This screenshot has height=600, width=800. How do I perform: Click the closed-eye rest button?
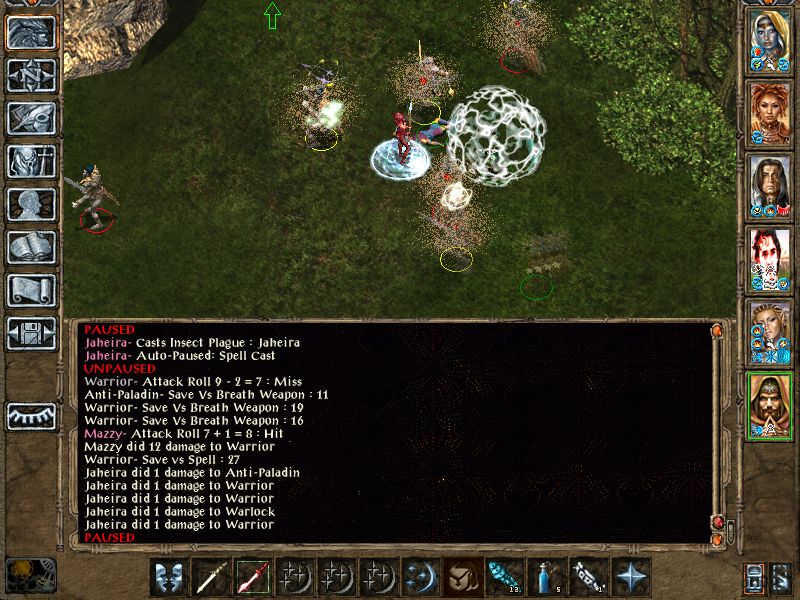coord(31,414)
